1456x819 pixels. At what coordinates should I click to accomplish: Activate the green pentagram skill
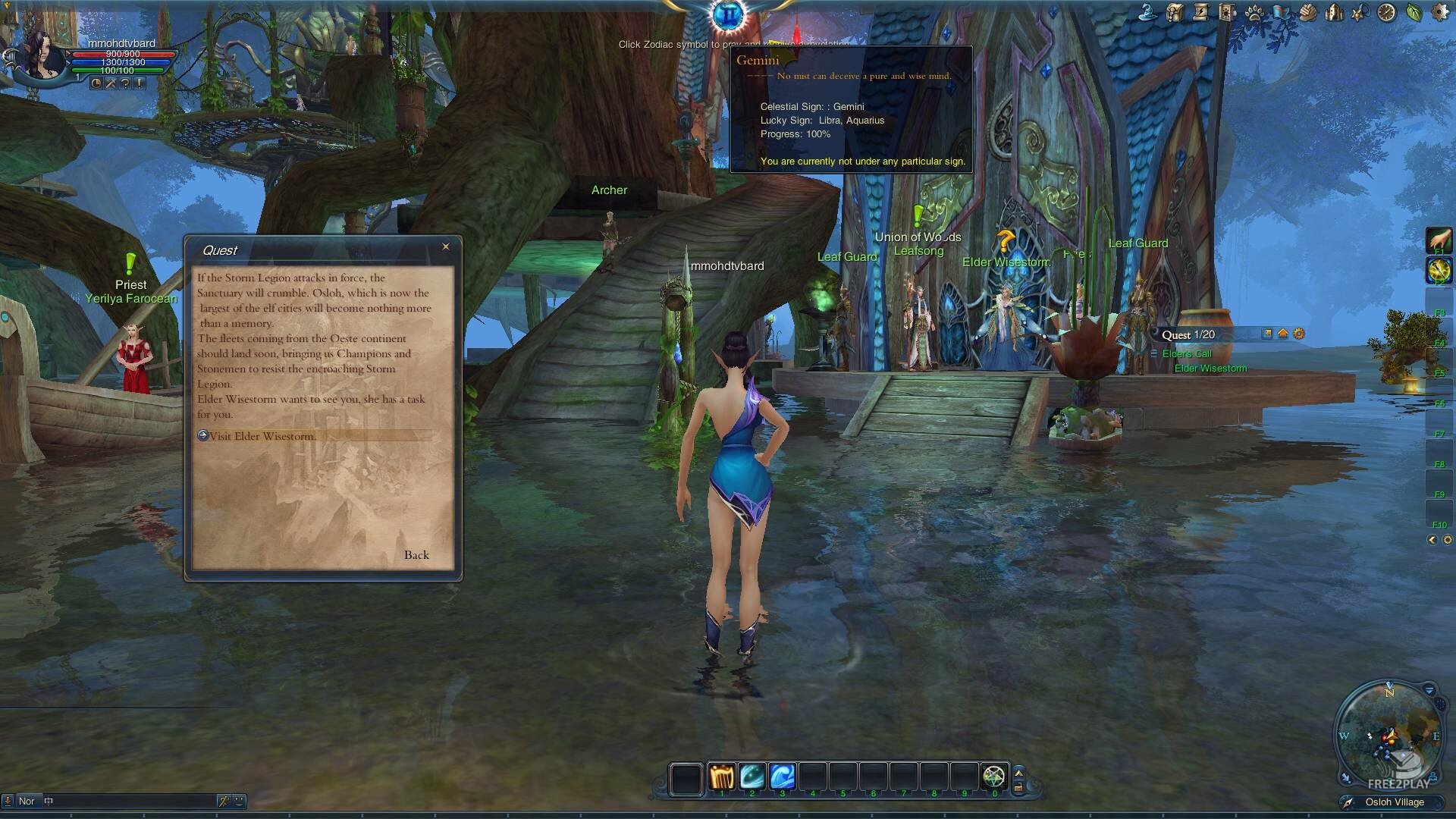993,777
